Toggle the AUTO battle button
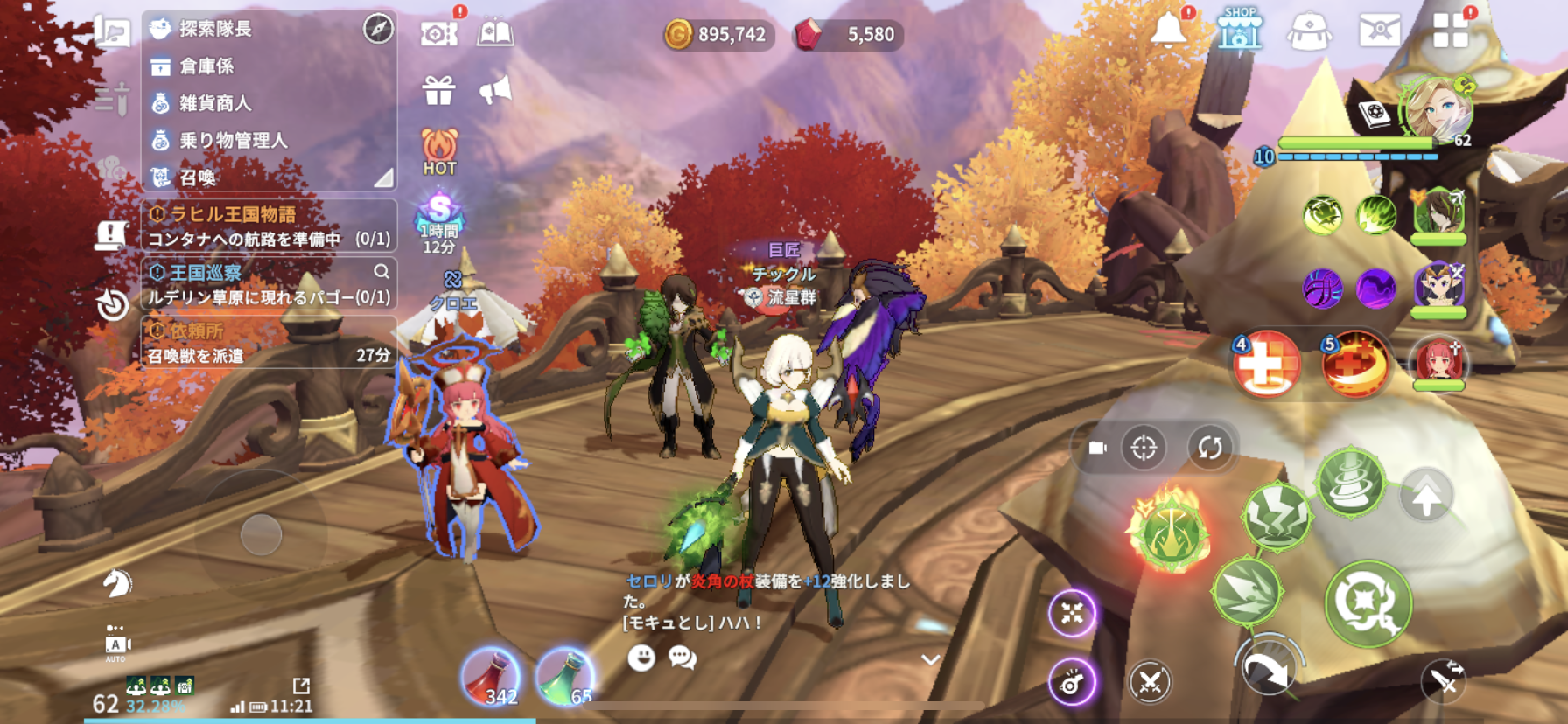 115,645
